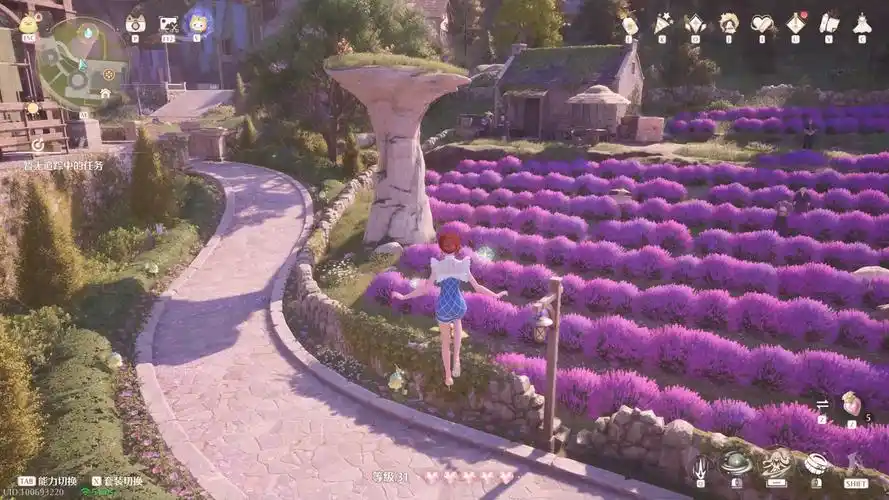889x500 pixels.
Task: Use the pink strawberry item
Action: (x=851, y=402)
